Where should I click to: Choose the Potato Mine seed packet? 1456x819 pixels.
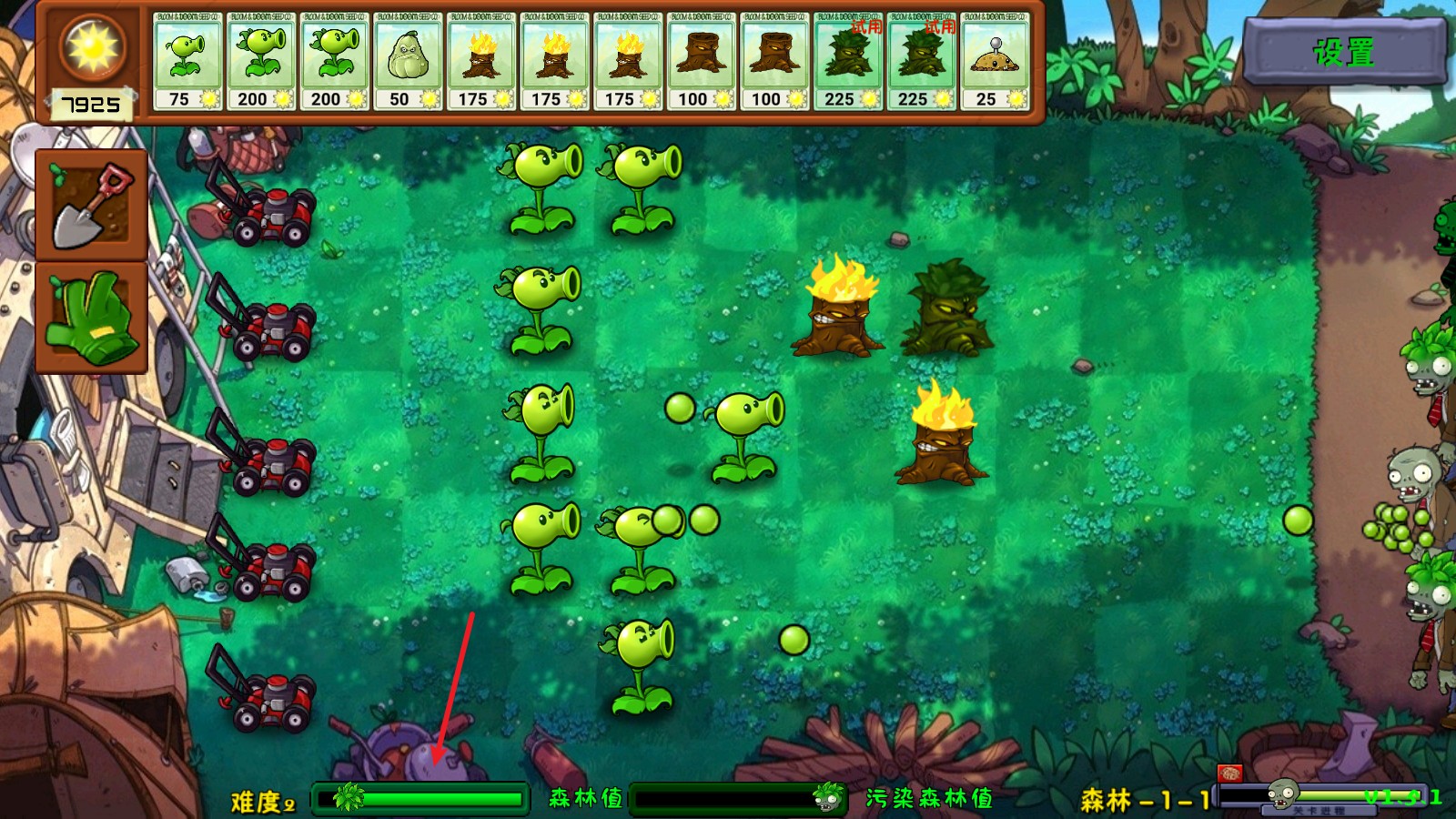click(x=995, y=62)
